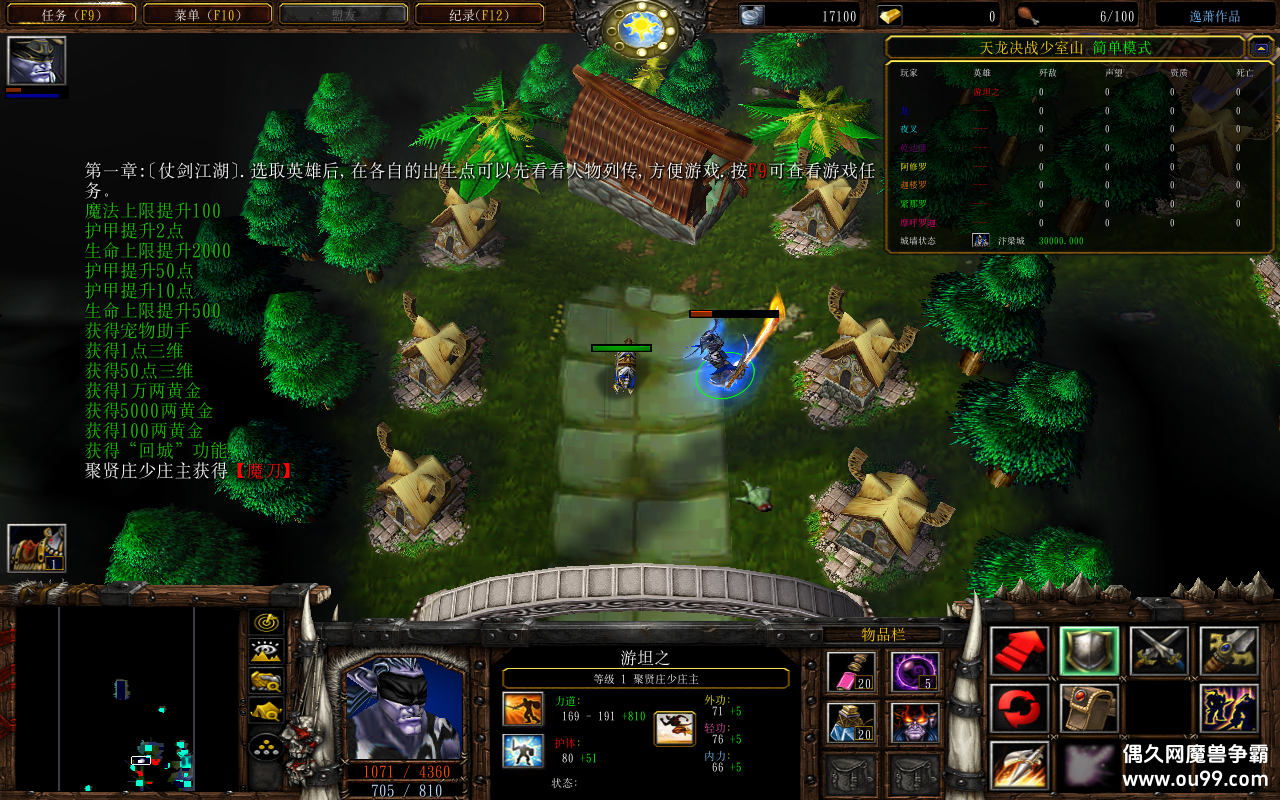
Task: Select the highlighted shield command
Action: coord(1089,651)
